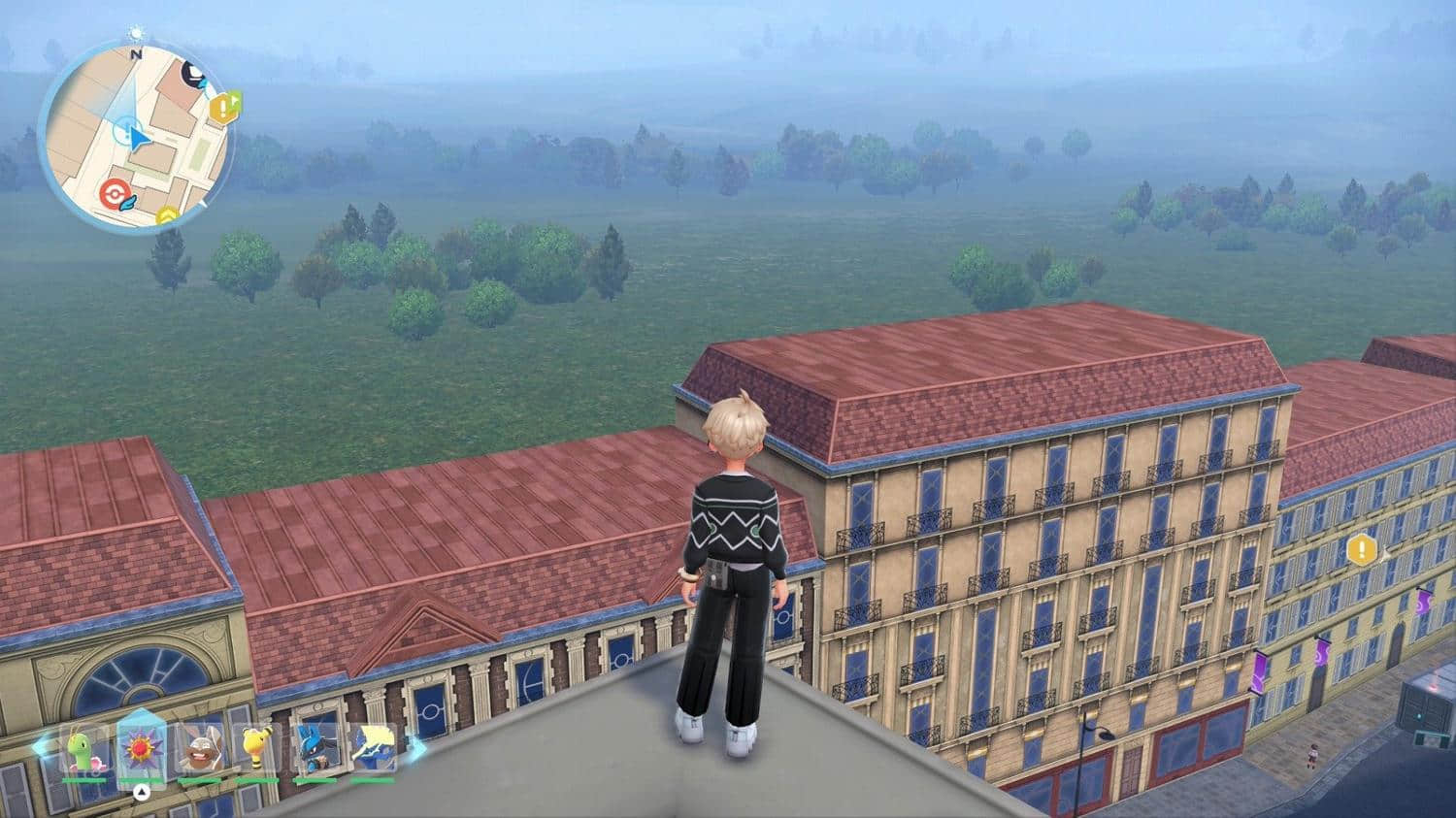Select the red Pokémon Center marker on minimap
The image size is (1456, 818).
pos(115,196)
